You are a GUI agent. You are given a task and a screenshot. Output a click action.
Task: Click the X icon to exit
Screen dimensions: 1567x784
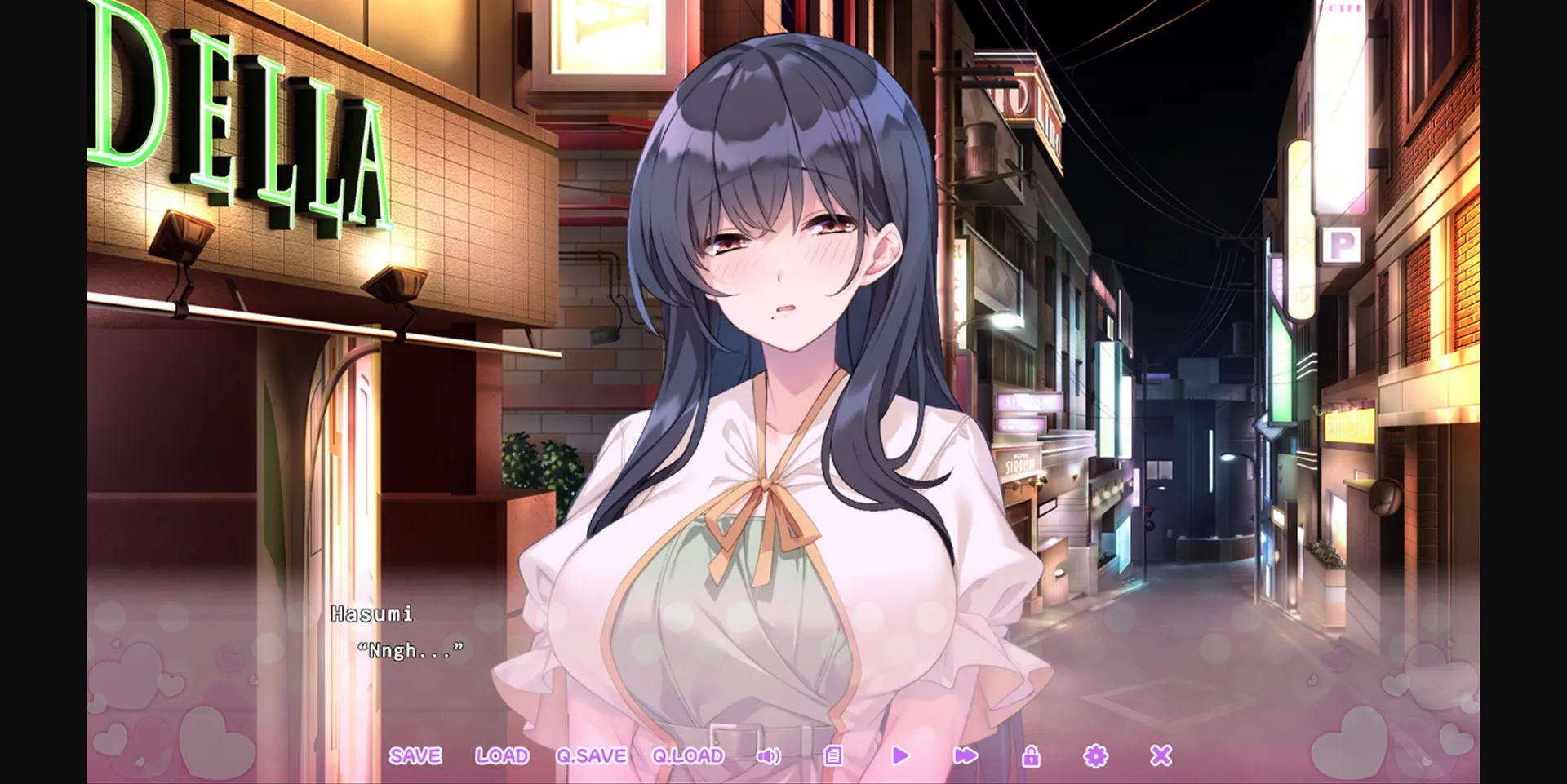[x=1160, y=756]
